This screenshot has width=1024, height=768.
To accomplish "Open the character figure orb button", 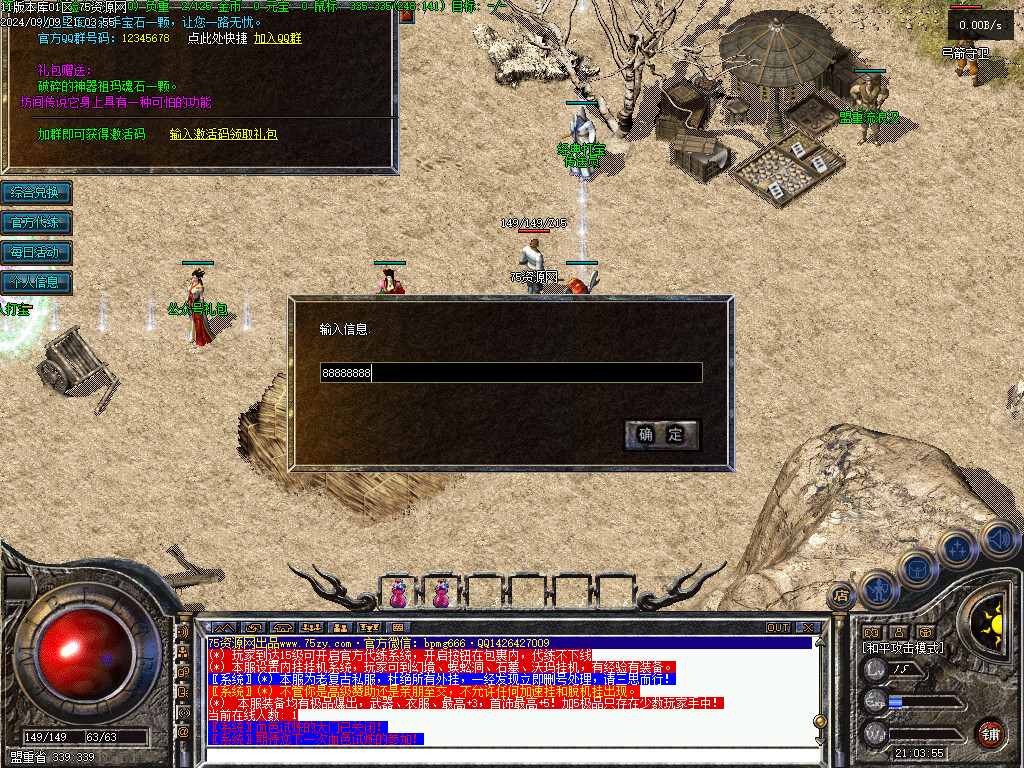I will coord(878,588).
